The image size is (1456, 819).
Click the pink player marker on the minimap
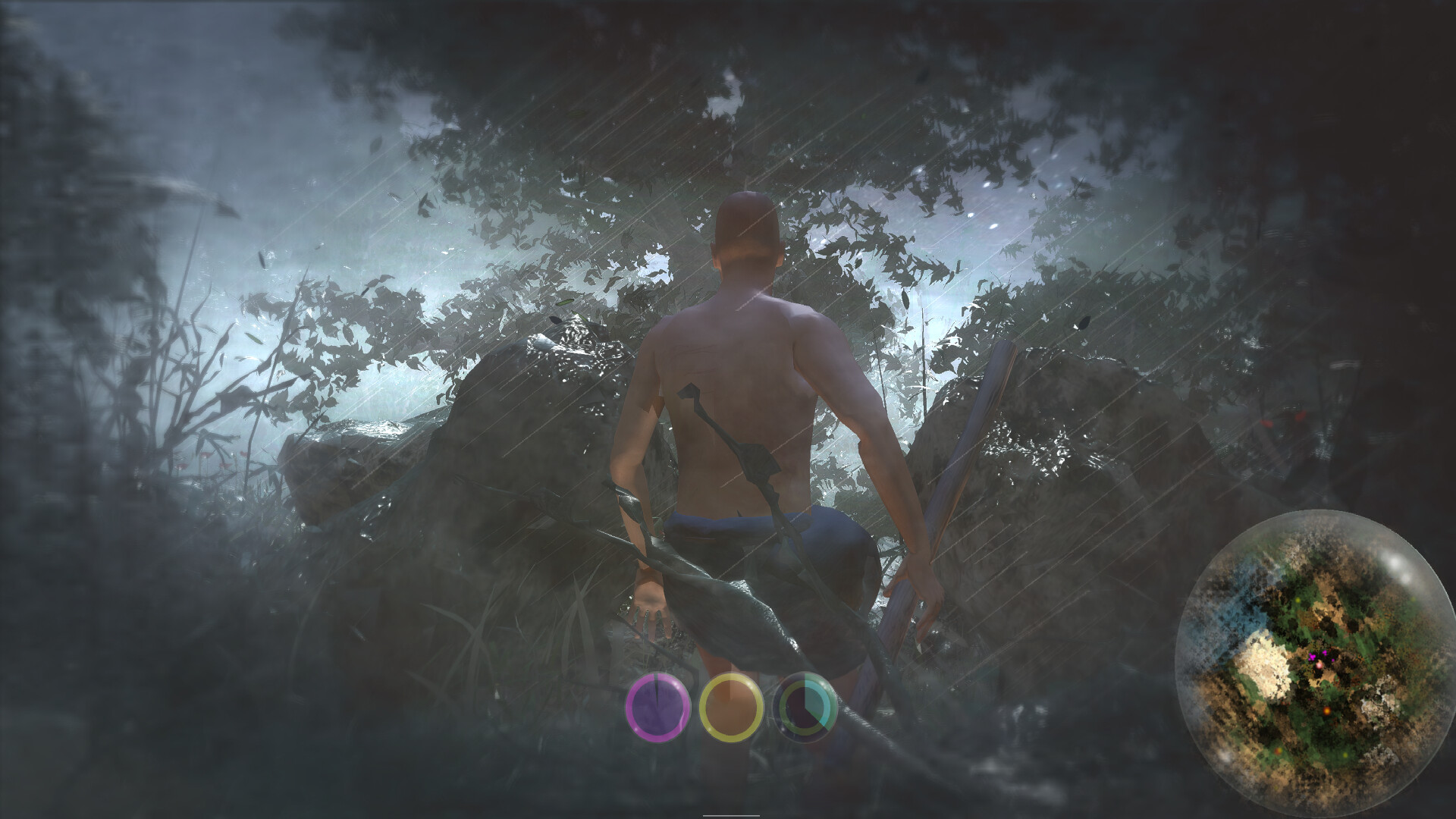pyautogui.click(x=1319, y=665)
